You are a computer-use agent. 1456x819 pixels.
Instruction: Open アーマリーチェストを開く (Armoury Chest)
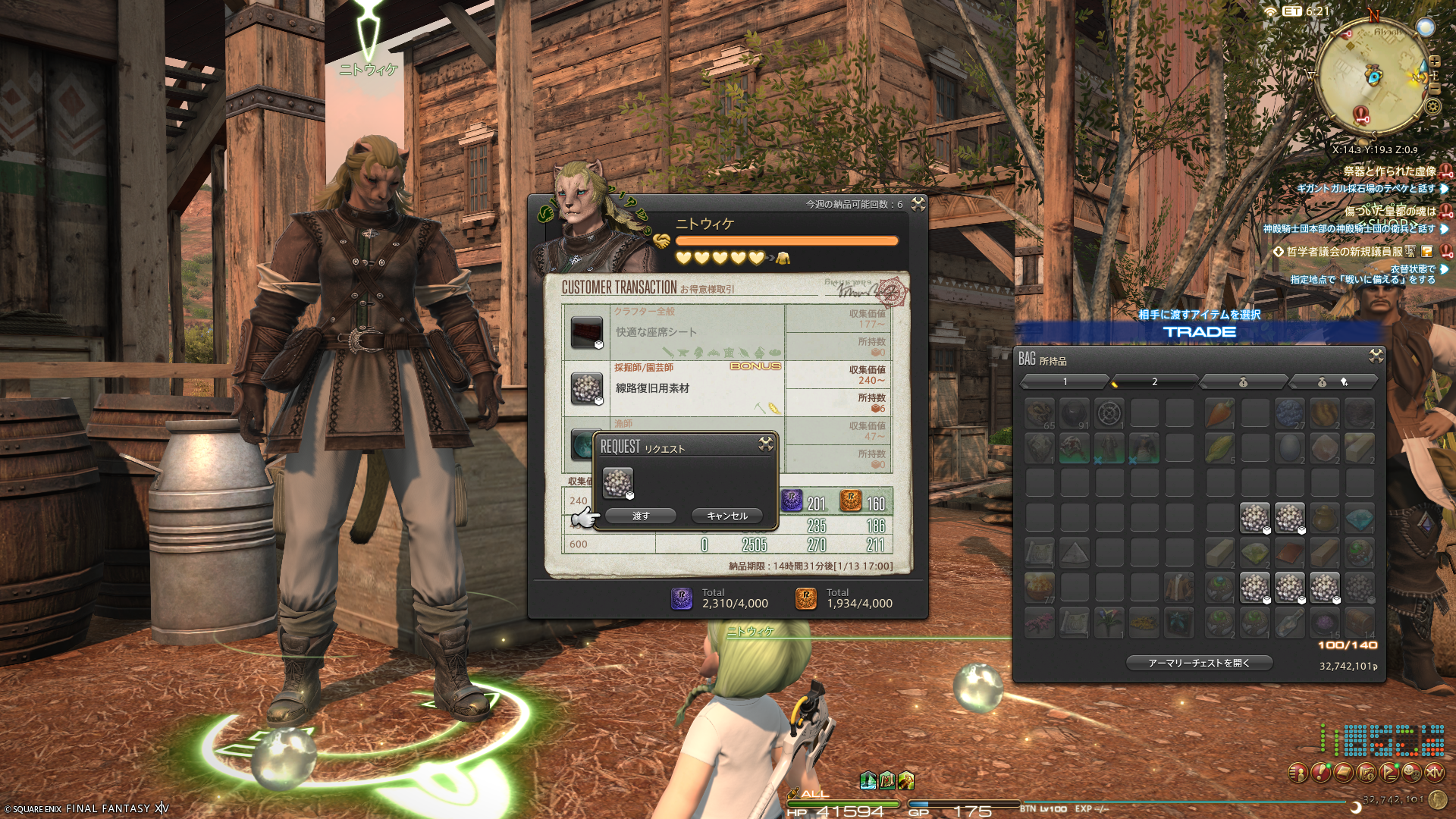1199,663
